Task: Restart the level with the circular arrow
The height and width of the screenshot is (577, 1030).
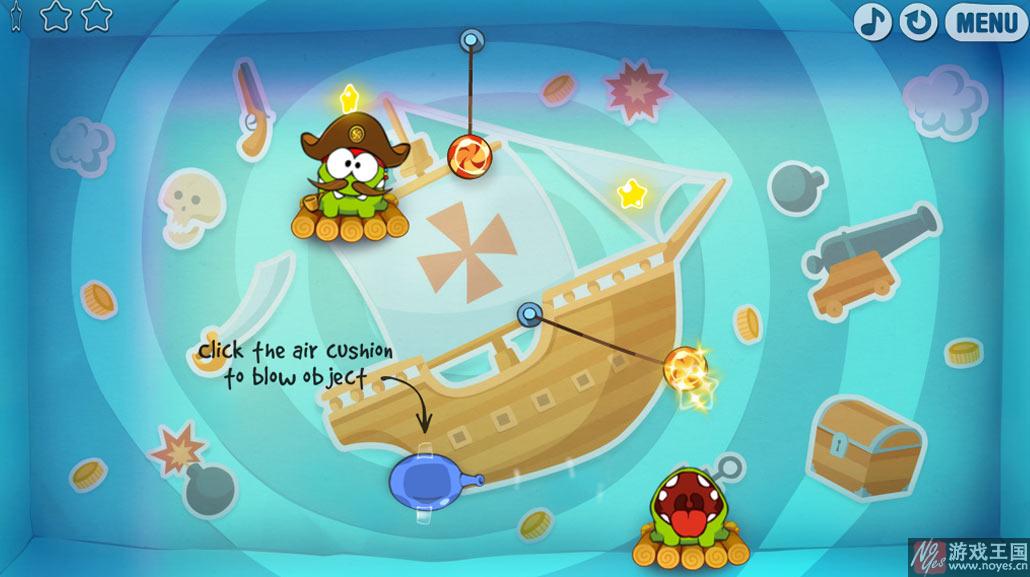Action: tap(918, 21)
